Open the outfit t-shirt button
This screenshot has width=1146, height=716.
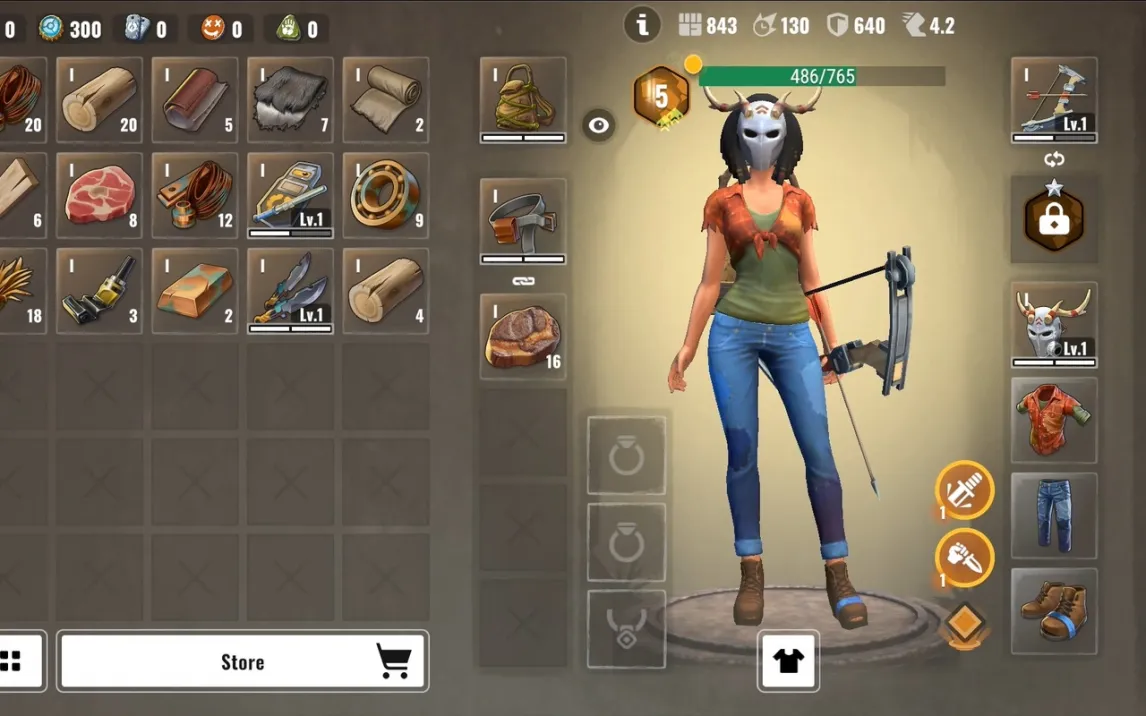tap(788, 661)
